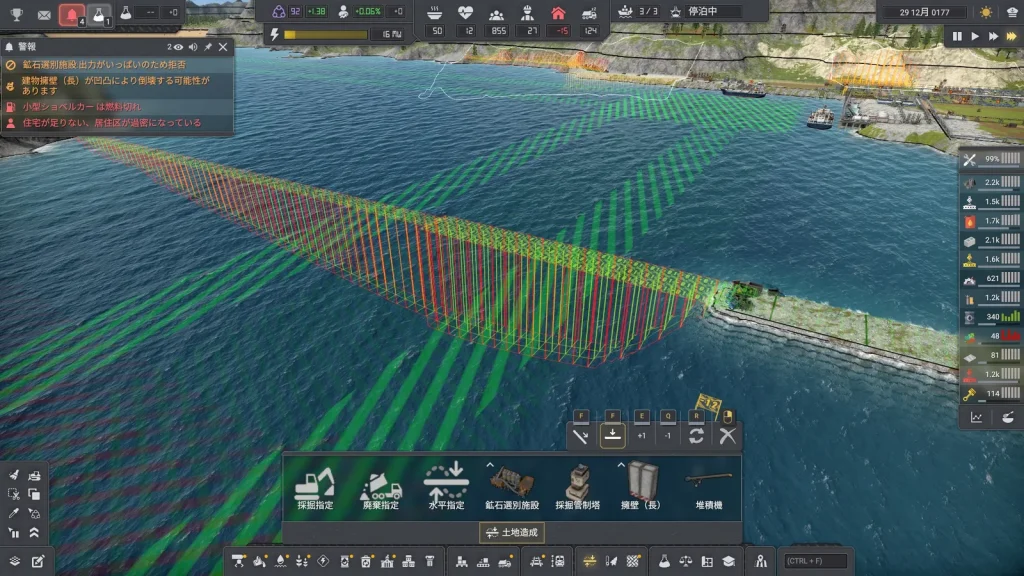Open the statistics chart button
Viewport: 1024px width, 576px height.
(x=976, y=418)
